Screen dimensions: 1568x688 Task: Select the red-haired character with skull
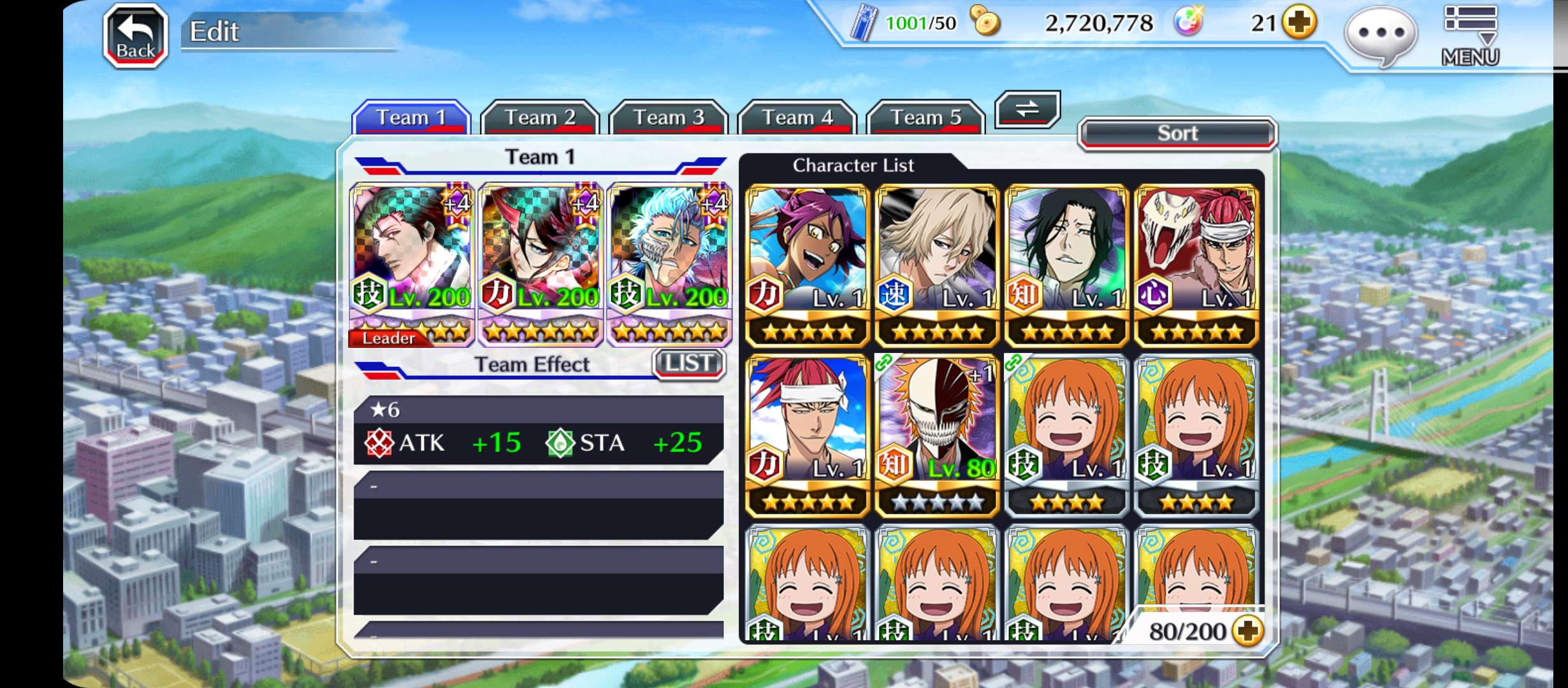(x=1196, y=264)
